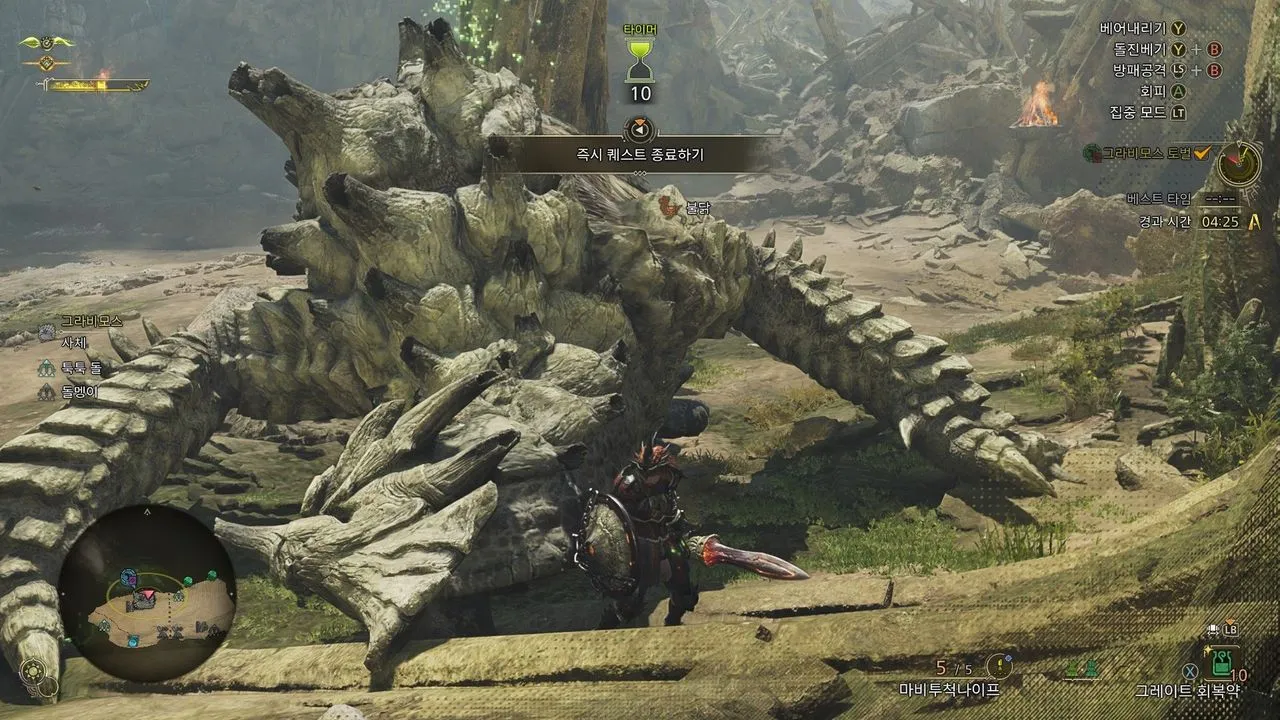This screenshot has width=1280, height=720.
Task: Click the circular quest clock dial
Action: pos(1238,164)
